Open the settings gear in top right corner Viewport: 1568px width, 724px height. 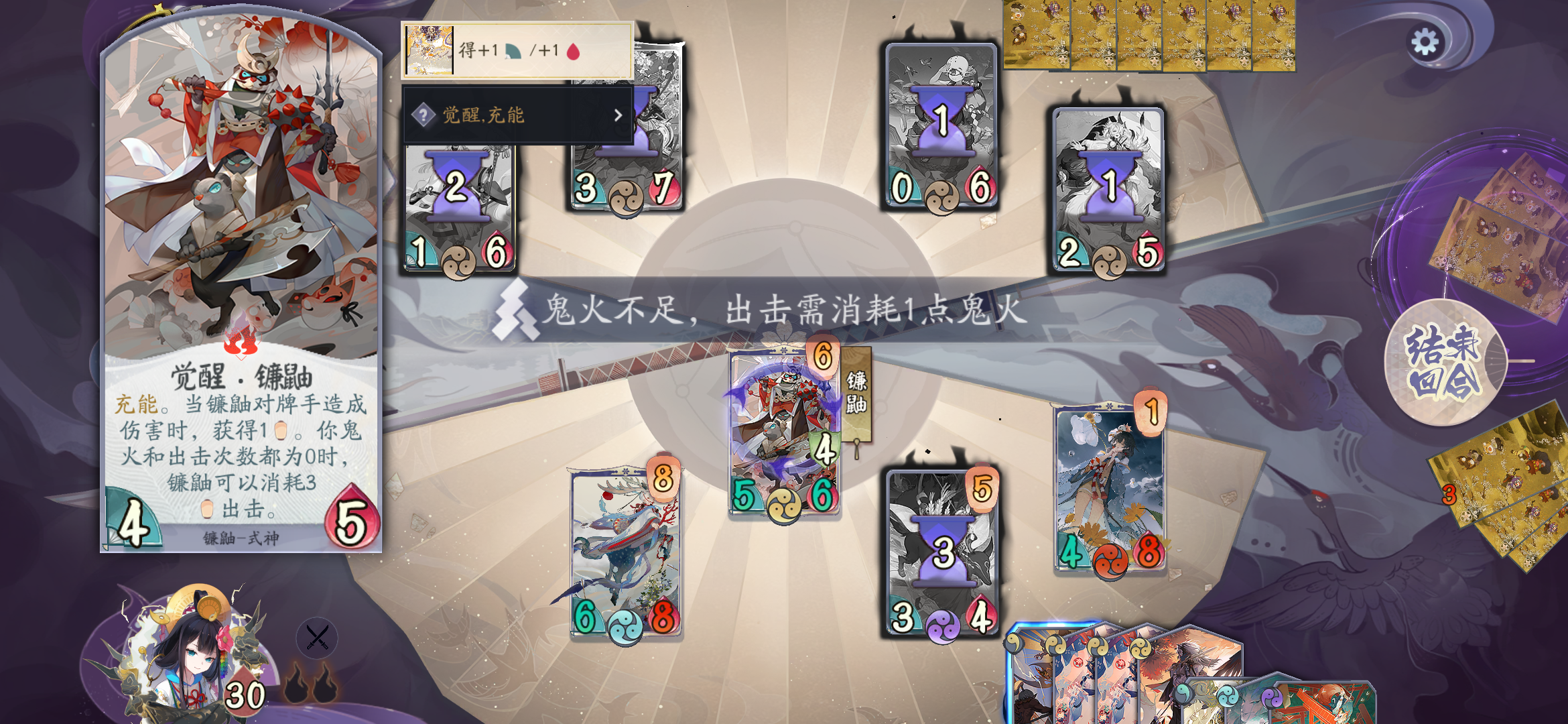coord(1425,40)
